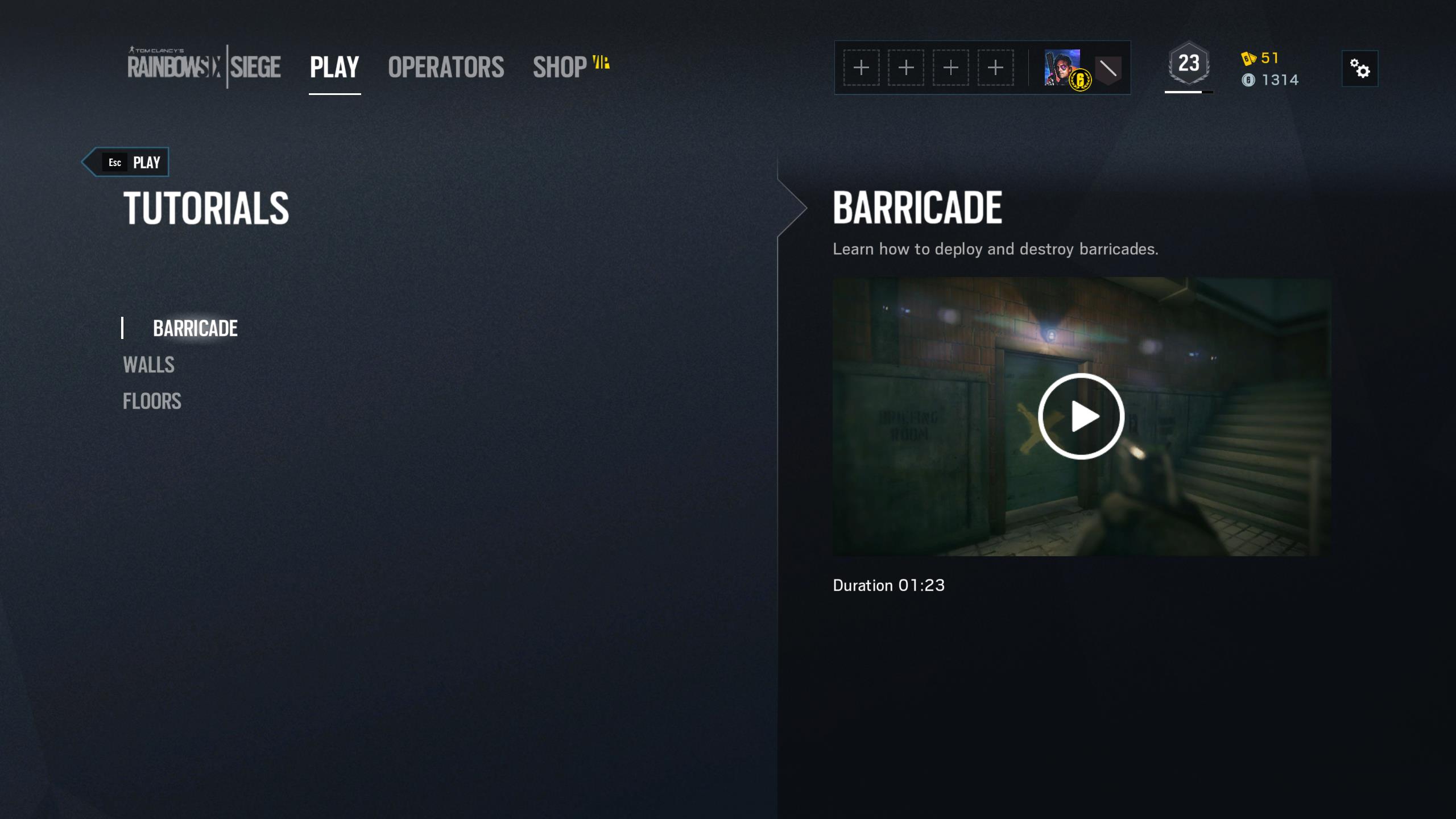The width and height of the screenshot is (1456, 819).
Task: Select the Floors tutorial entry
Action: pyautogui.click(x=151, y=401)
